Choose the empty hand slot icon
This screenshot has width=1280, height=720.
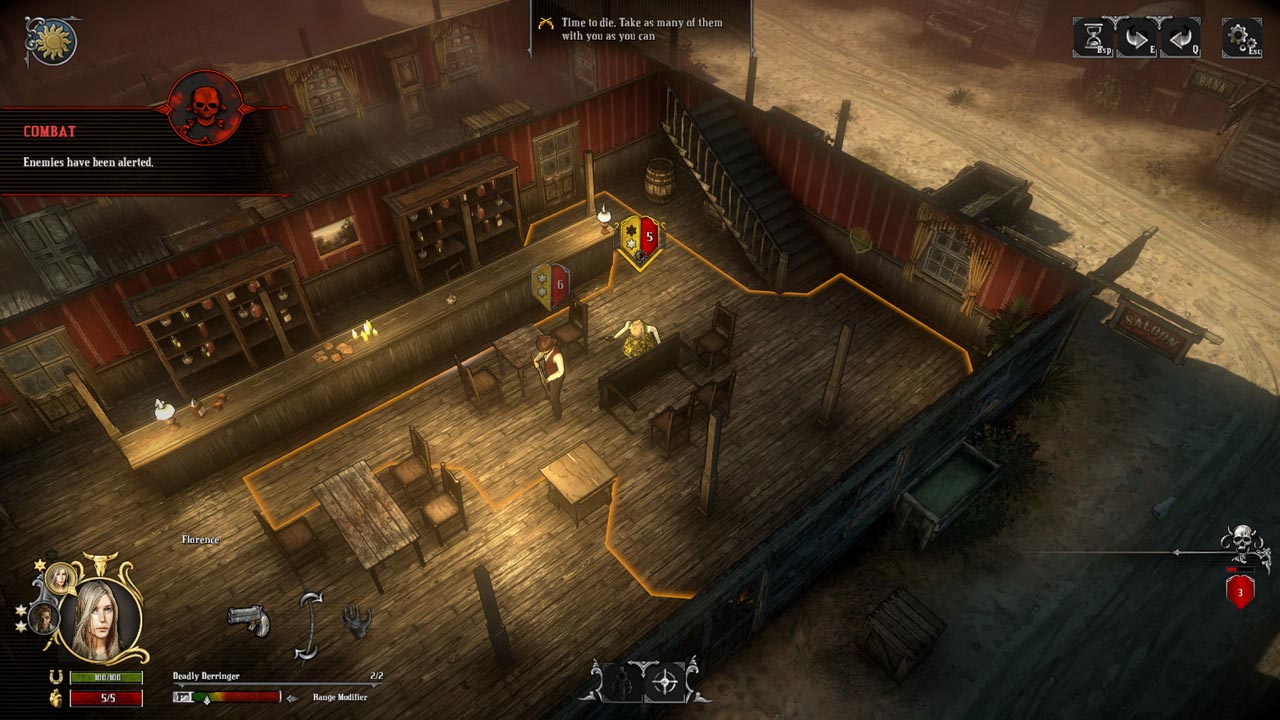(x=356, y=621)
